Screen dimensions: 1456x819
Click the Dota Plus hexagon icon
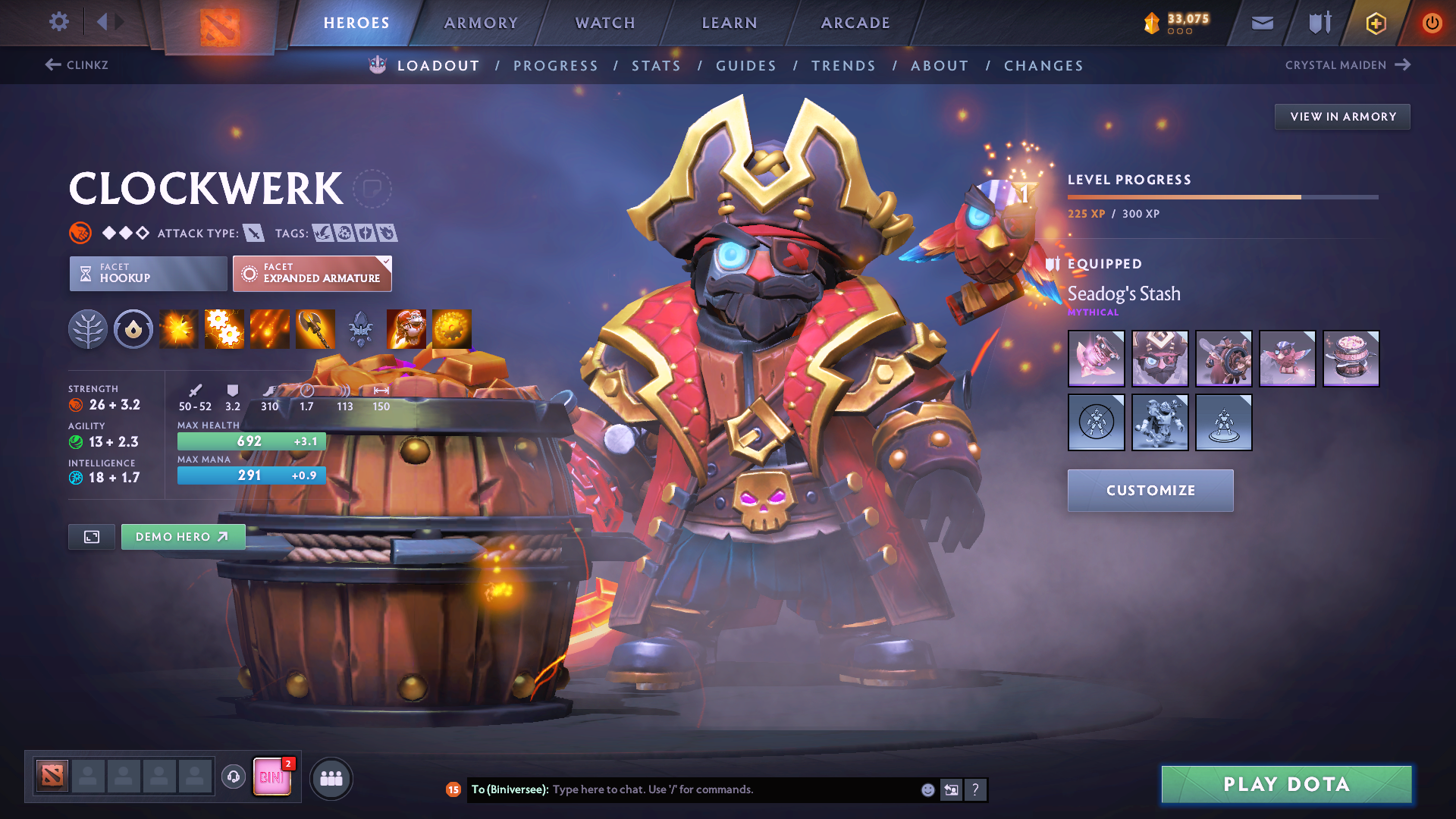coord(1375,23)
